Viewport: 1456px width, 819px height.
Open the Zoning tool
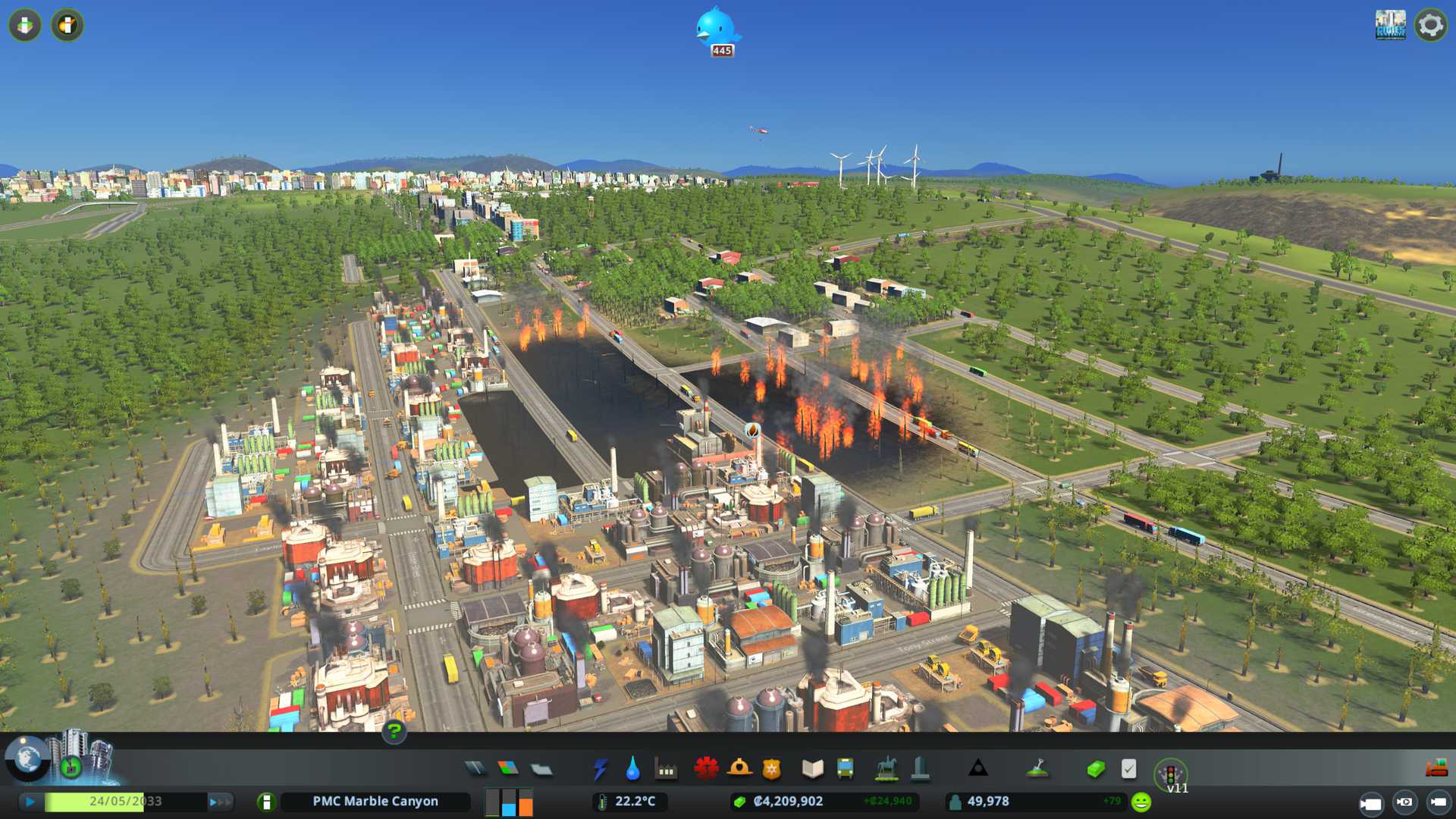(x=508, y=769)
